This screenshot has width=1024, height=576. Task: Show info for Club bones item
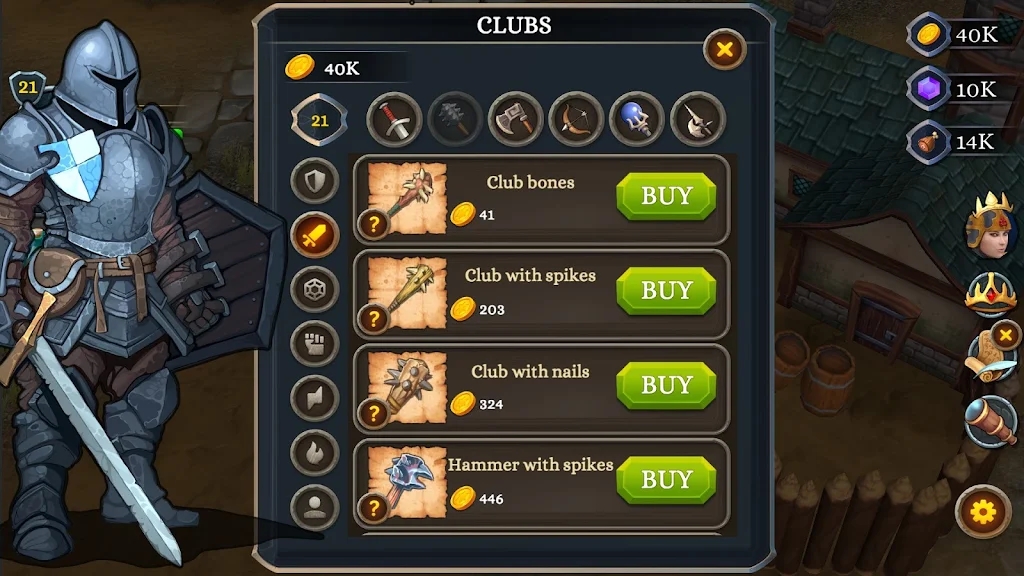[x=373, y=224]
